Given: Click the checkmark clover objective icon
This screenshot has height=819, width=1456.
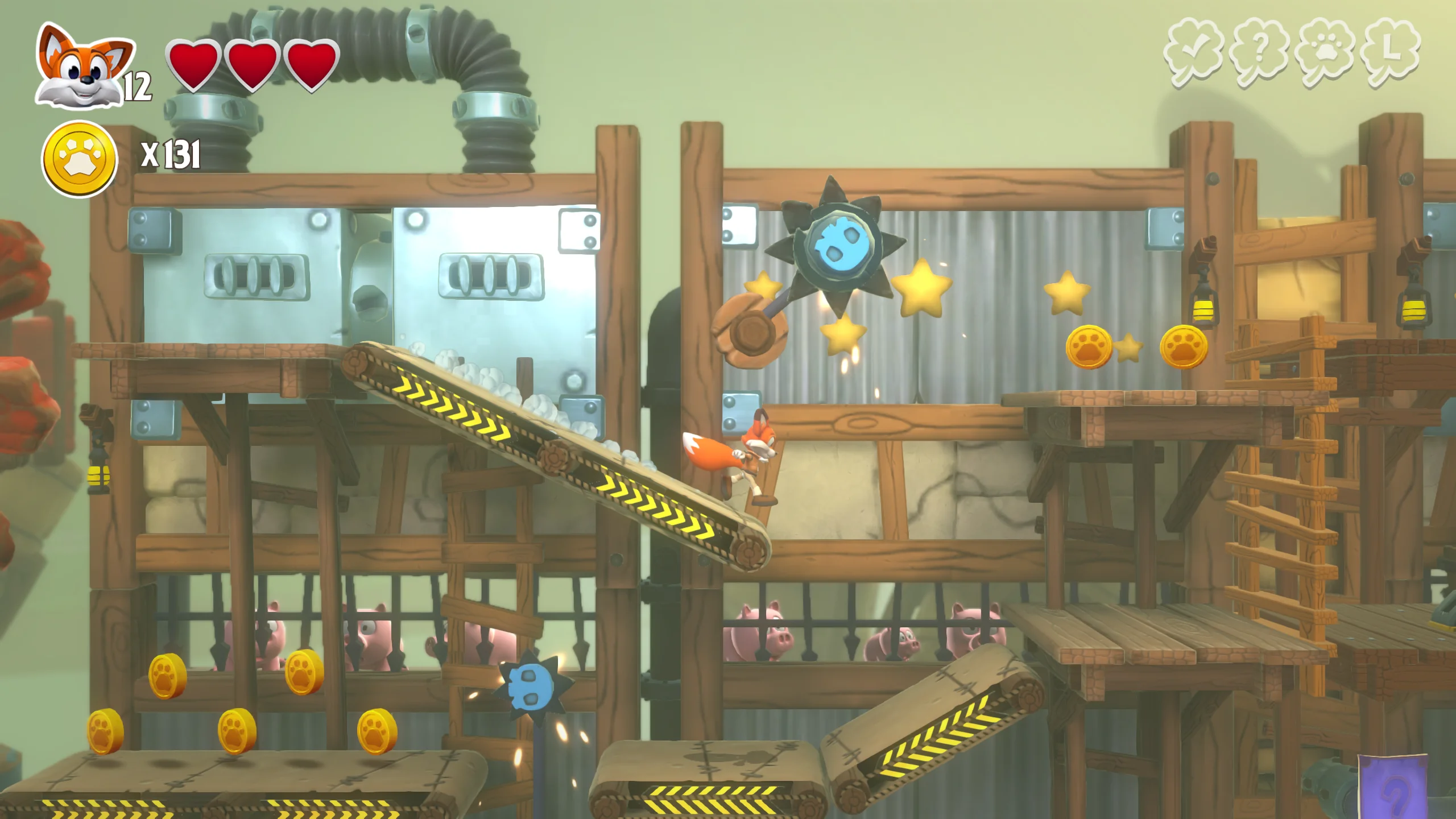Looking at the screenshot, I should click(1193, 53).
